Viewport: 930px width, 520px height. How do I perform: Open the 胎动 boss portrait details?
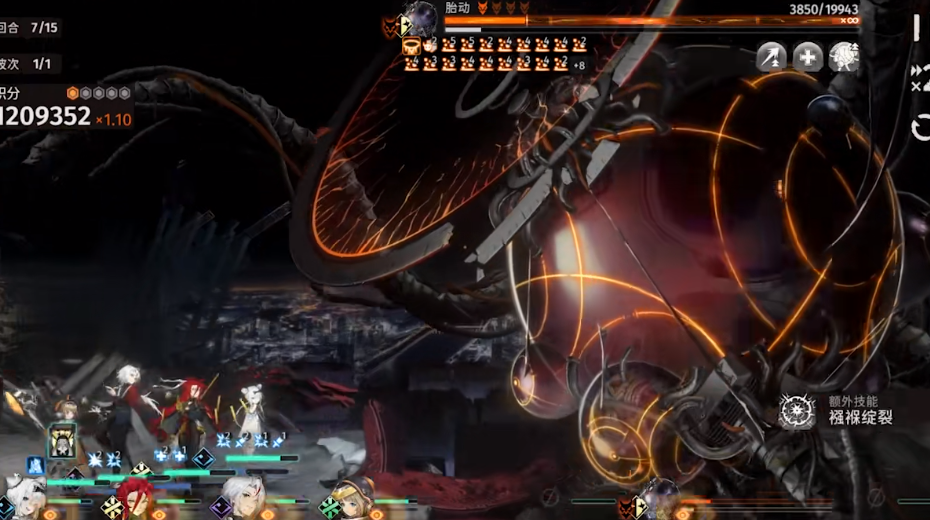click(x=421, y=20)
